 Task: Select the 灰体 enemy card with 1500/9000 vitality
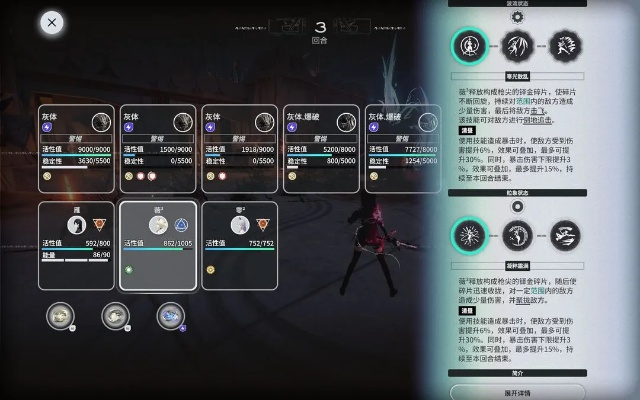click(x=159, y=148)
